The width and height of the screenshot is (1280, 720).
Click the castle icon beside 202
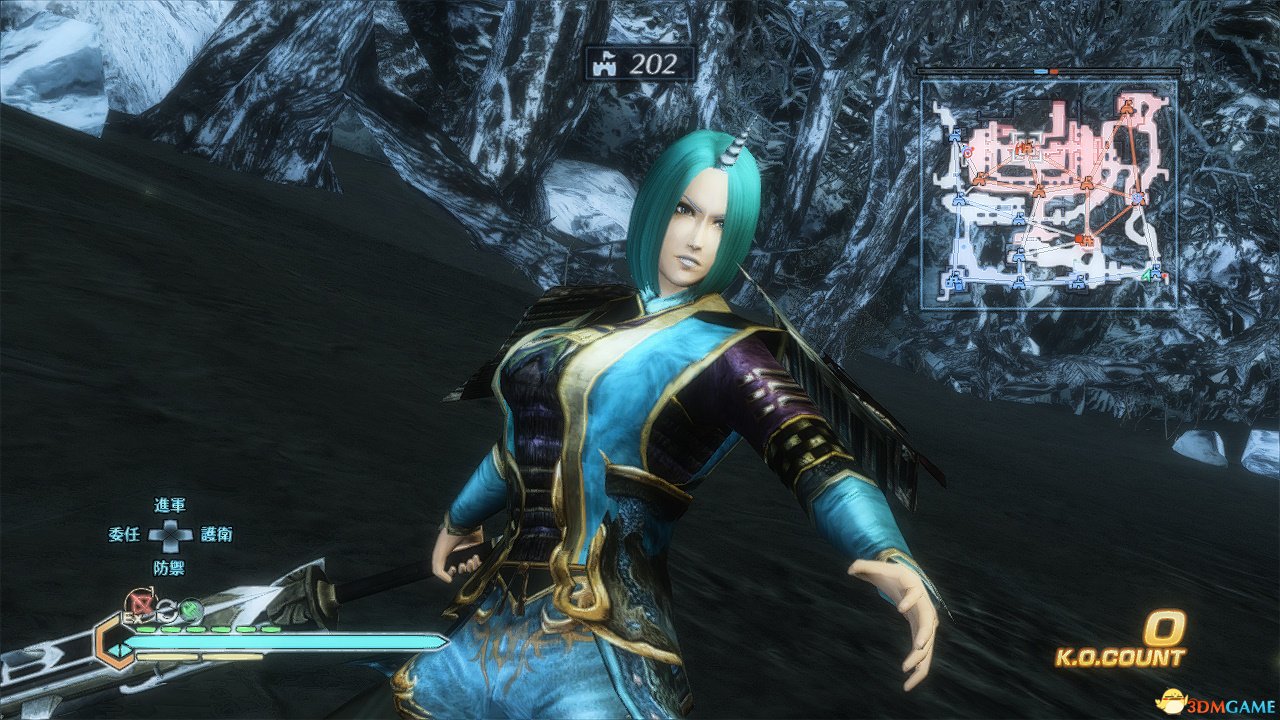(x=607, y=65)
